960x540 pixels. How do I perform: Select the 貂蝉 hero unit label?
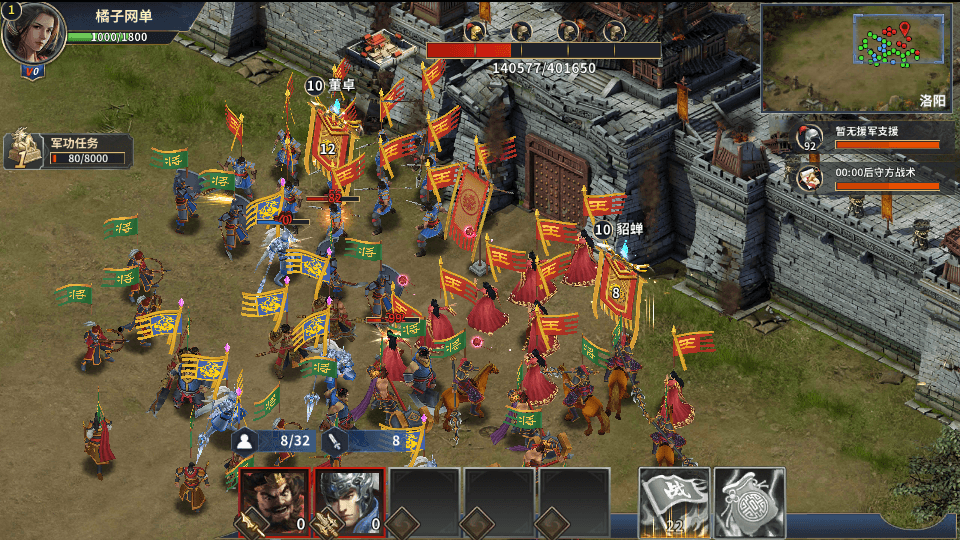click(619, 230)
